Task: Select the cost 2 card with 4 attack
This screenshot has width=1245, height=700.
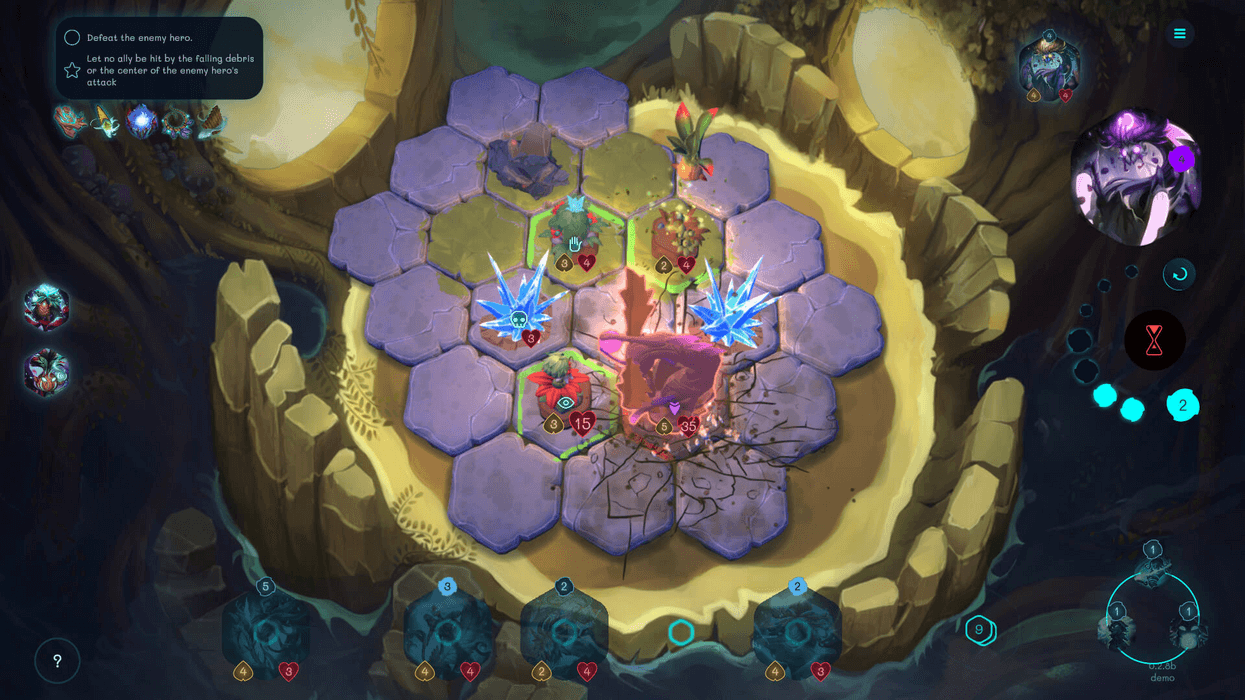Action: (797, 632)
